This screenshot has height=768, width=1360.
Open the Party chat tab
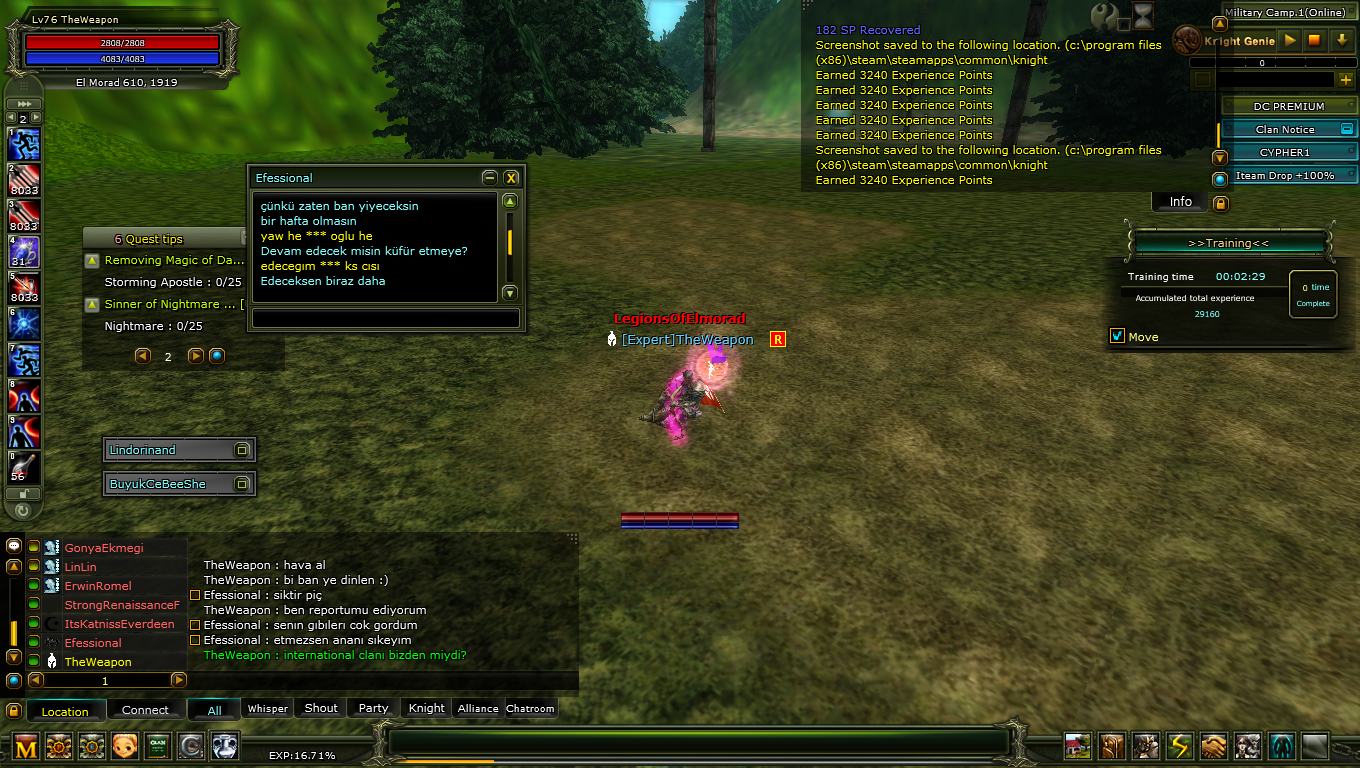click(373, 708)
